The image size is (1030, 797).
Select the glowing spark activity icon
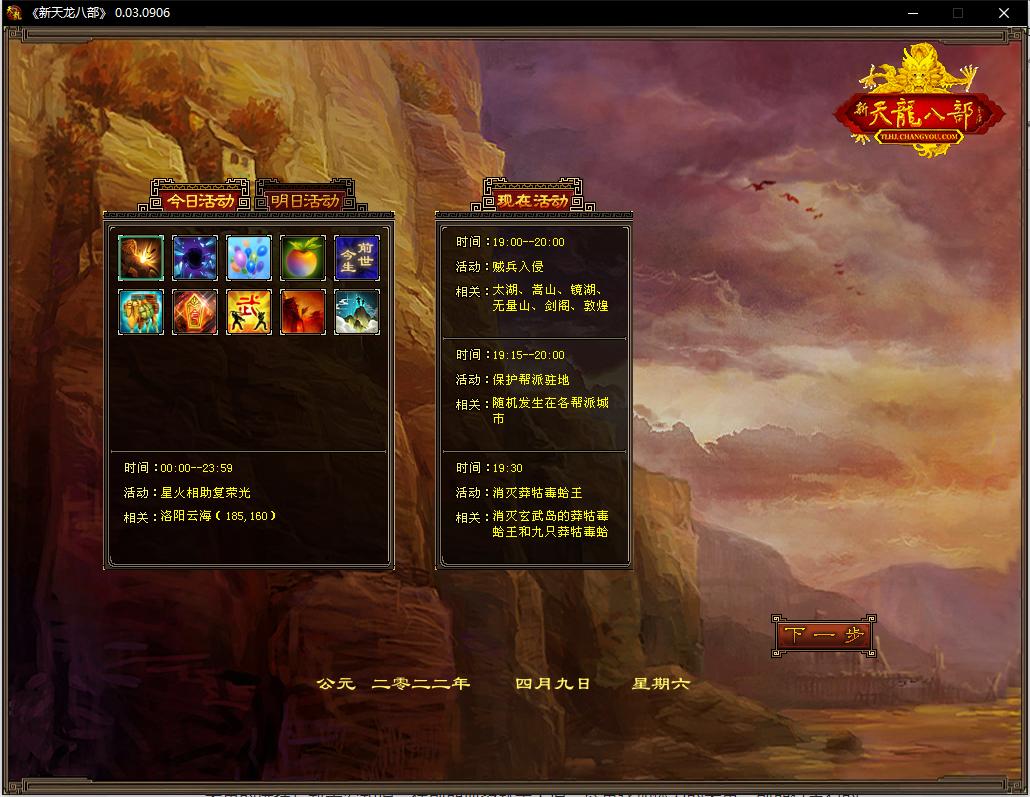[x=141, y=258]
